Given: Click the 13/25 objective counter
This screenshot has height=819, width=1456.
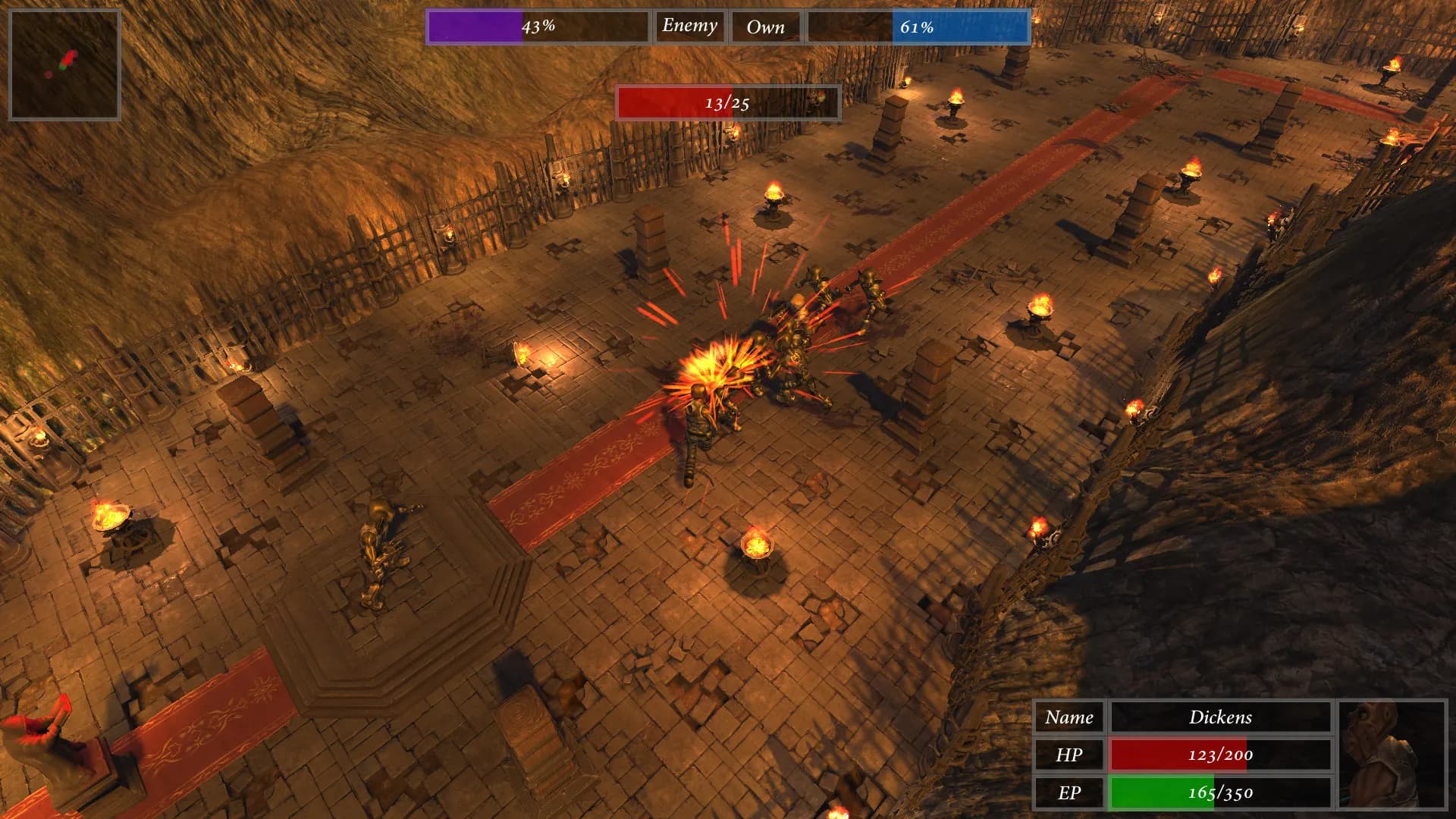Looking at the screenshot, I should tap(728, 104).
